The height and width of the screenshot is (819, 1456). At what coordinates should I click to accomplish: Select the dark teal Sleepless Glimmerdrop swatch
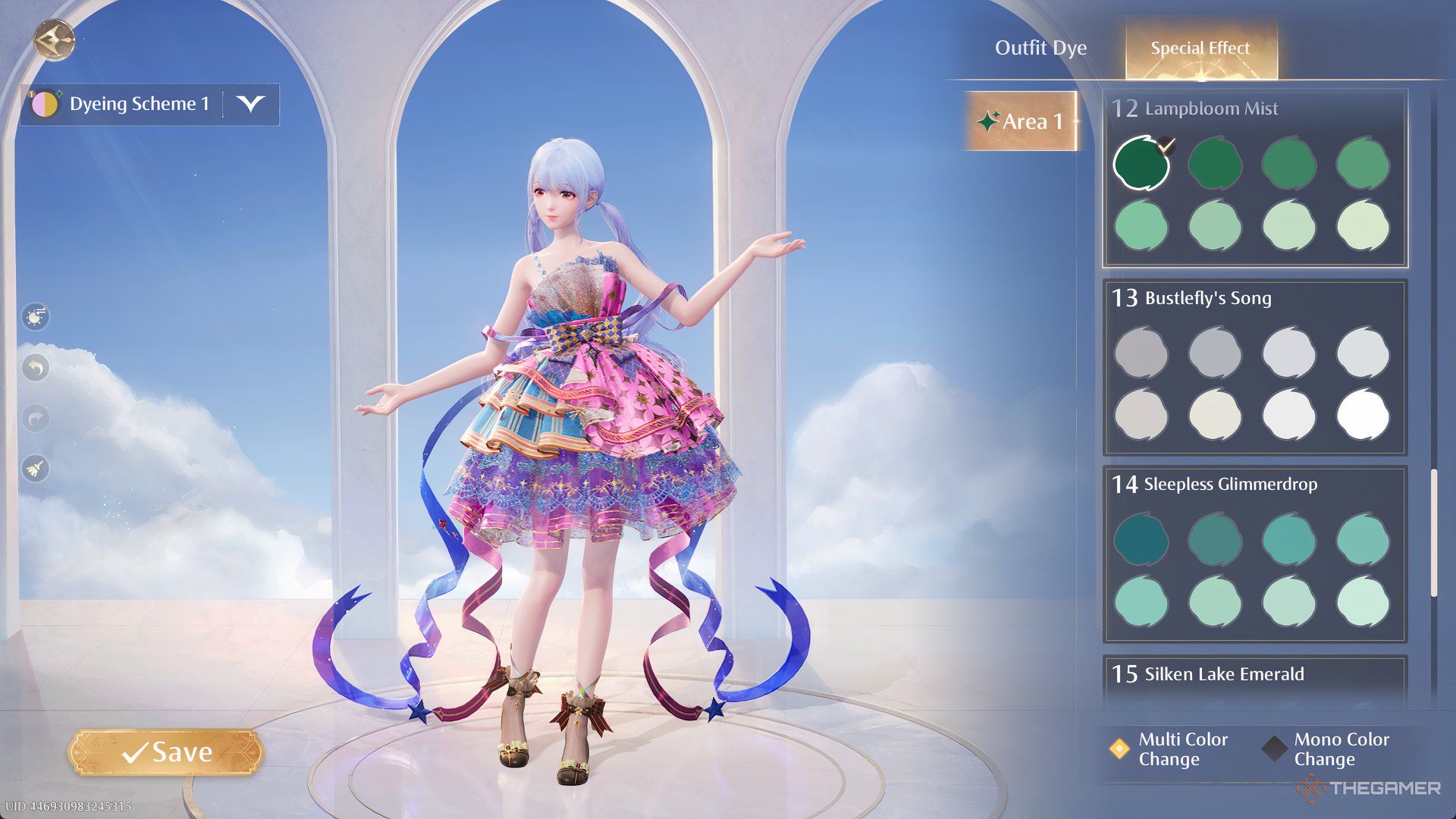[1141, 539]
